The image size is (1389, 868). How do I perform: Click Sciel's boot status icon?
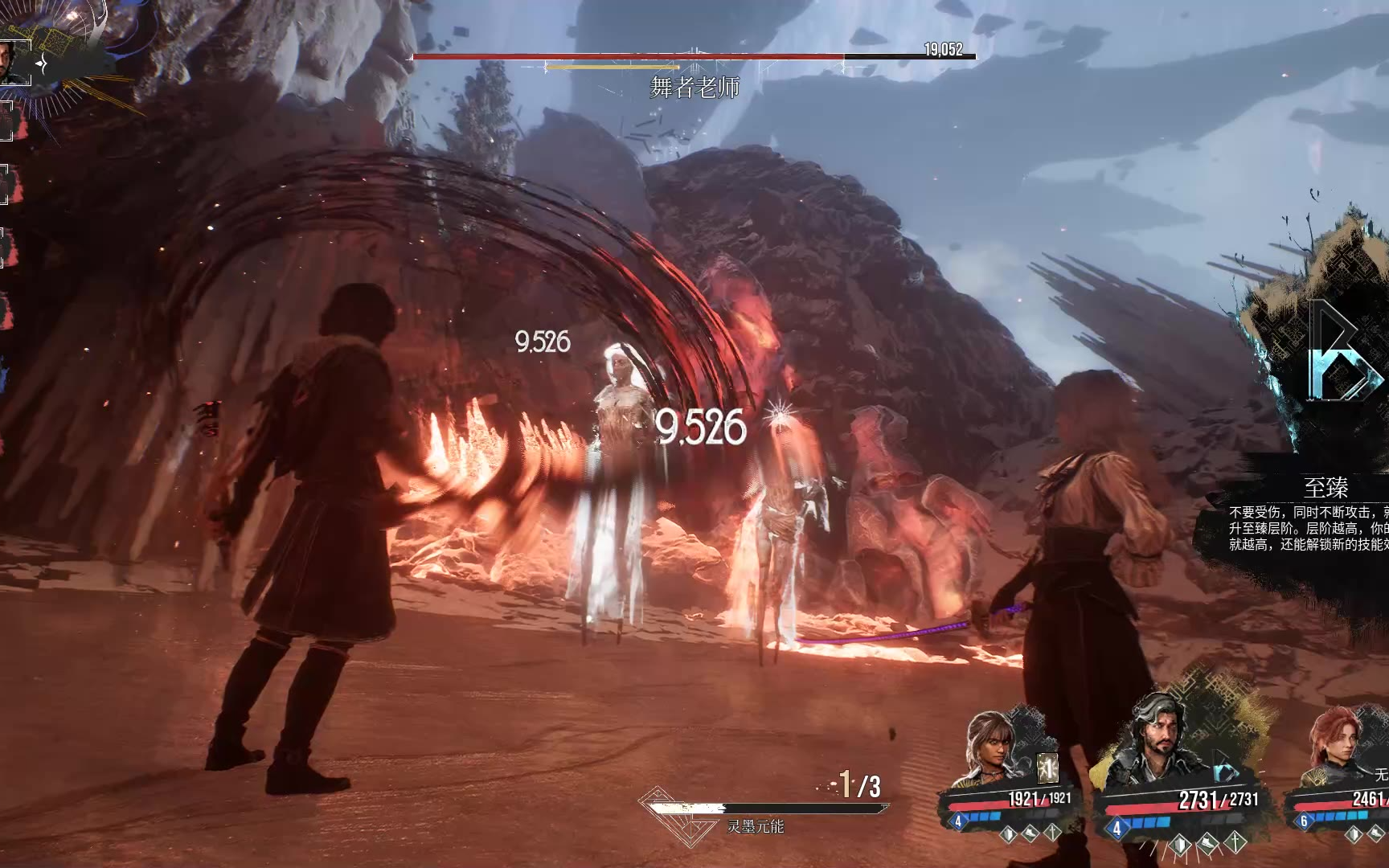pyautogui.click(x=1030, y=833)
